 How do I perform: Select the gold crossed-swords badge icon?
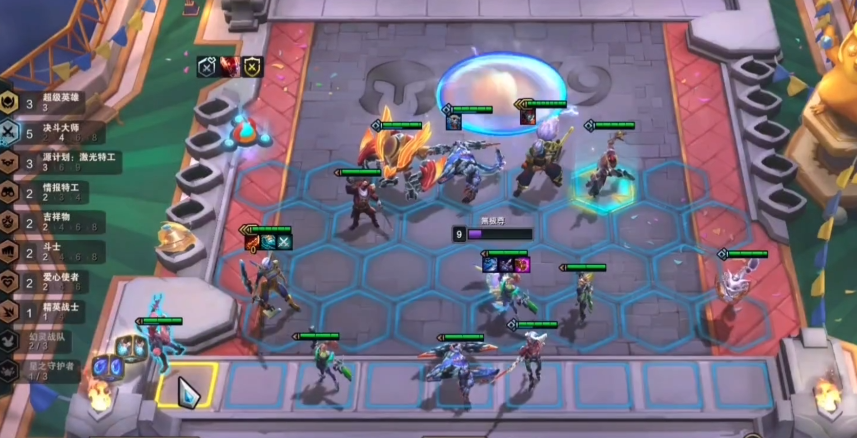252,67
